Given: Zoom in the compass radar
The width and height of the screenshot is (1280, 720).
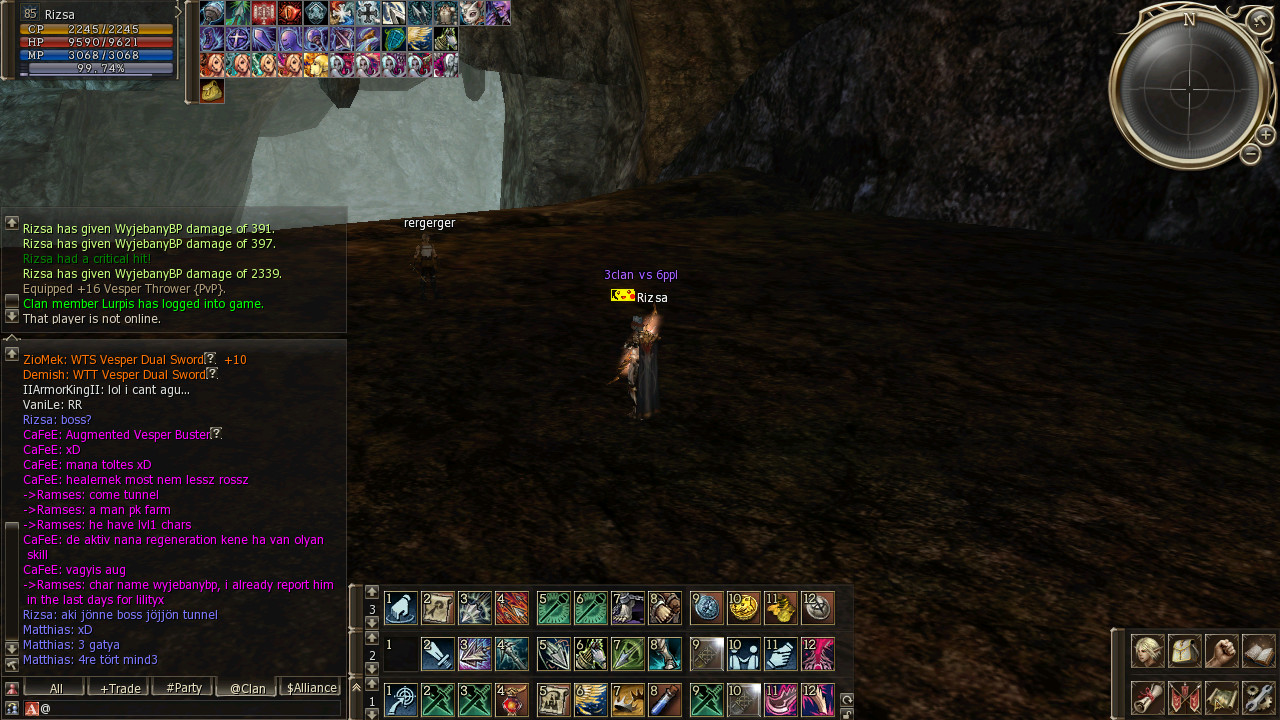Looking at the screenshot, I should (1265, 135).
